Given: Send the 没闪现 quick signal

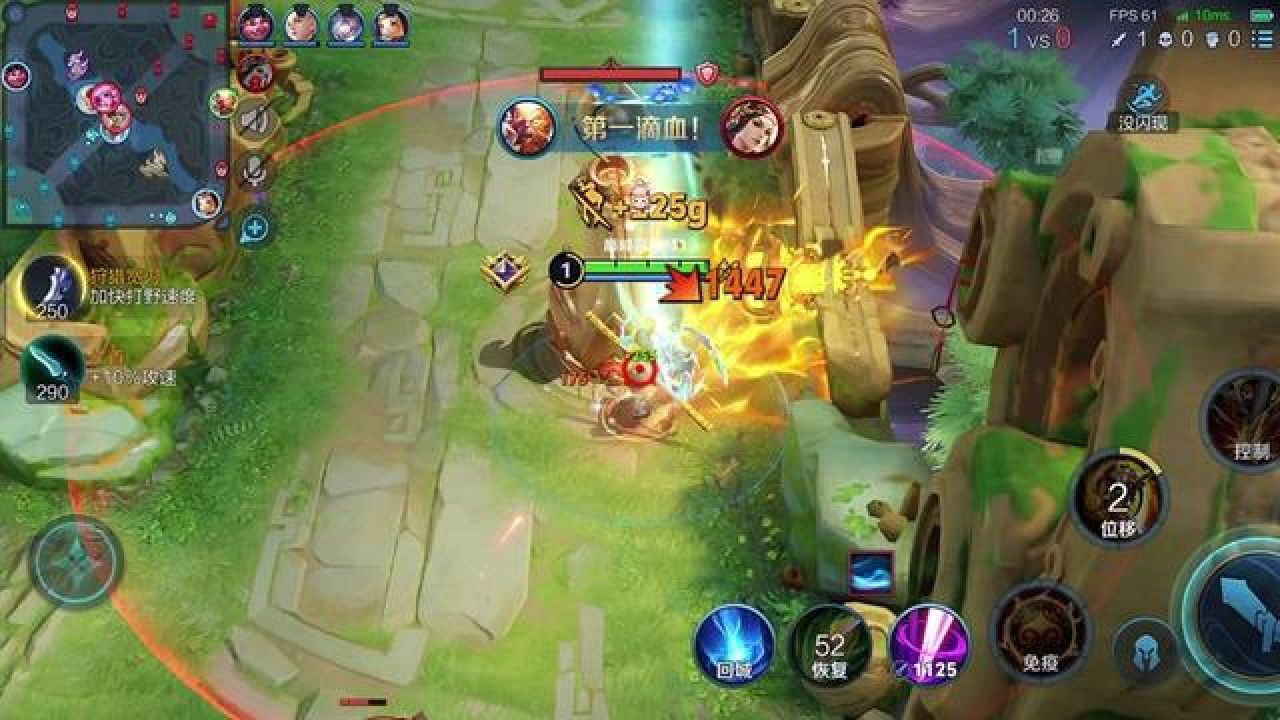Looking at the screenshot, I should point(1142,103).
